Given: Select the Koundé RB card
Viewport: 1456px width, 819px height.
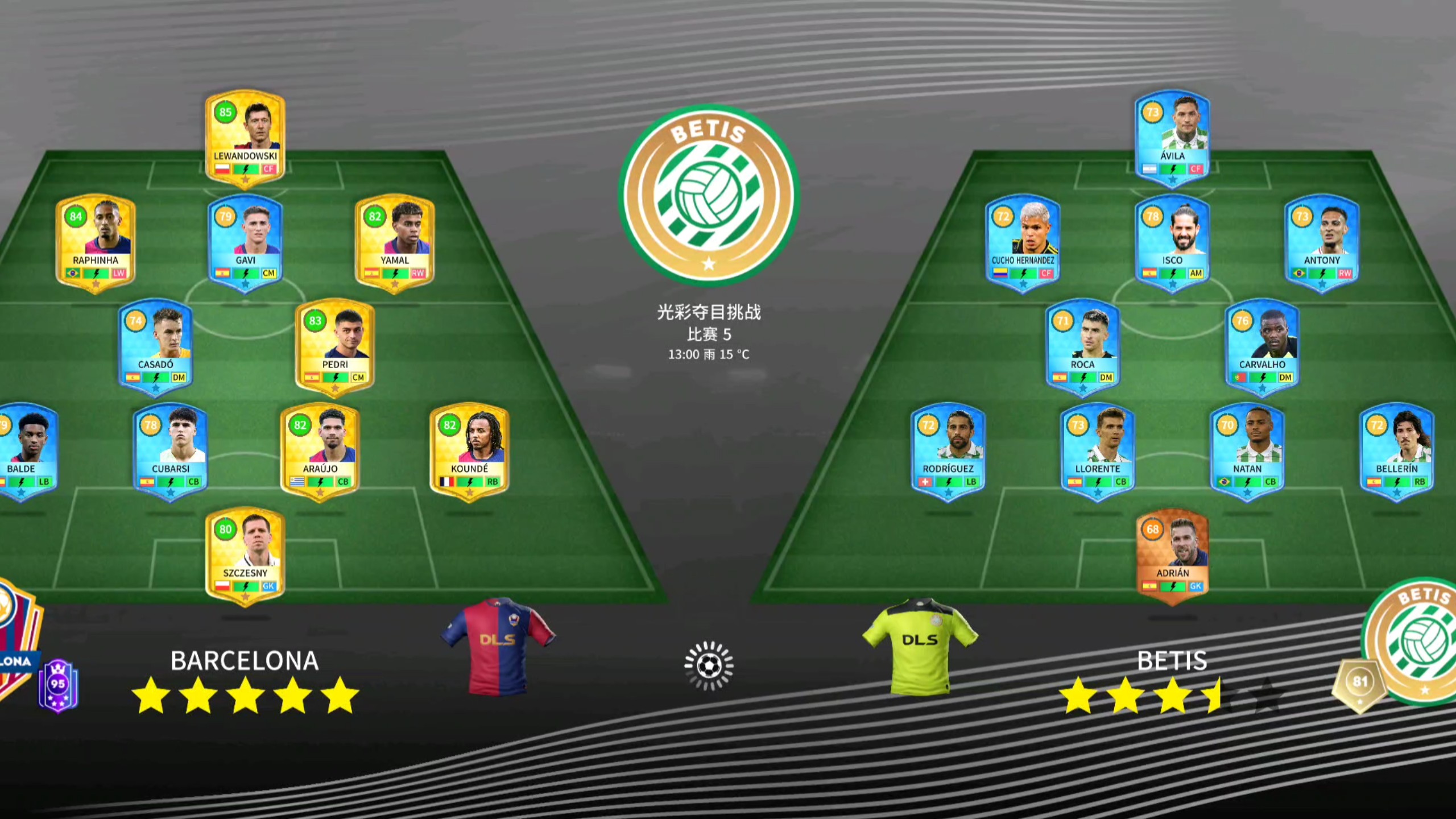Looking at the screenshot, I should (x=469, y=450).
